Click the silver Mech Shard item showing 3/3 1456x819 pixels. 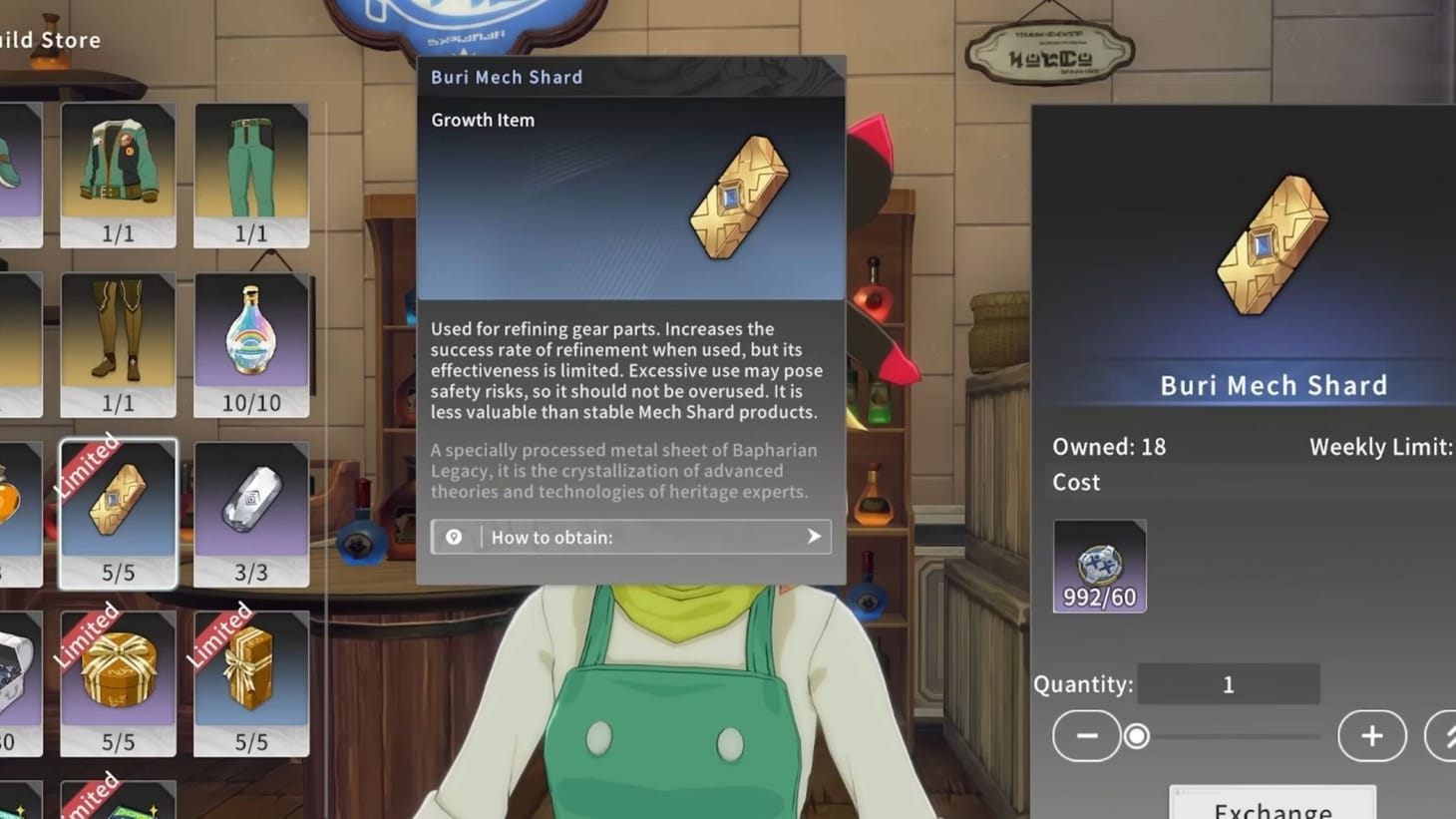251,509
